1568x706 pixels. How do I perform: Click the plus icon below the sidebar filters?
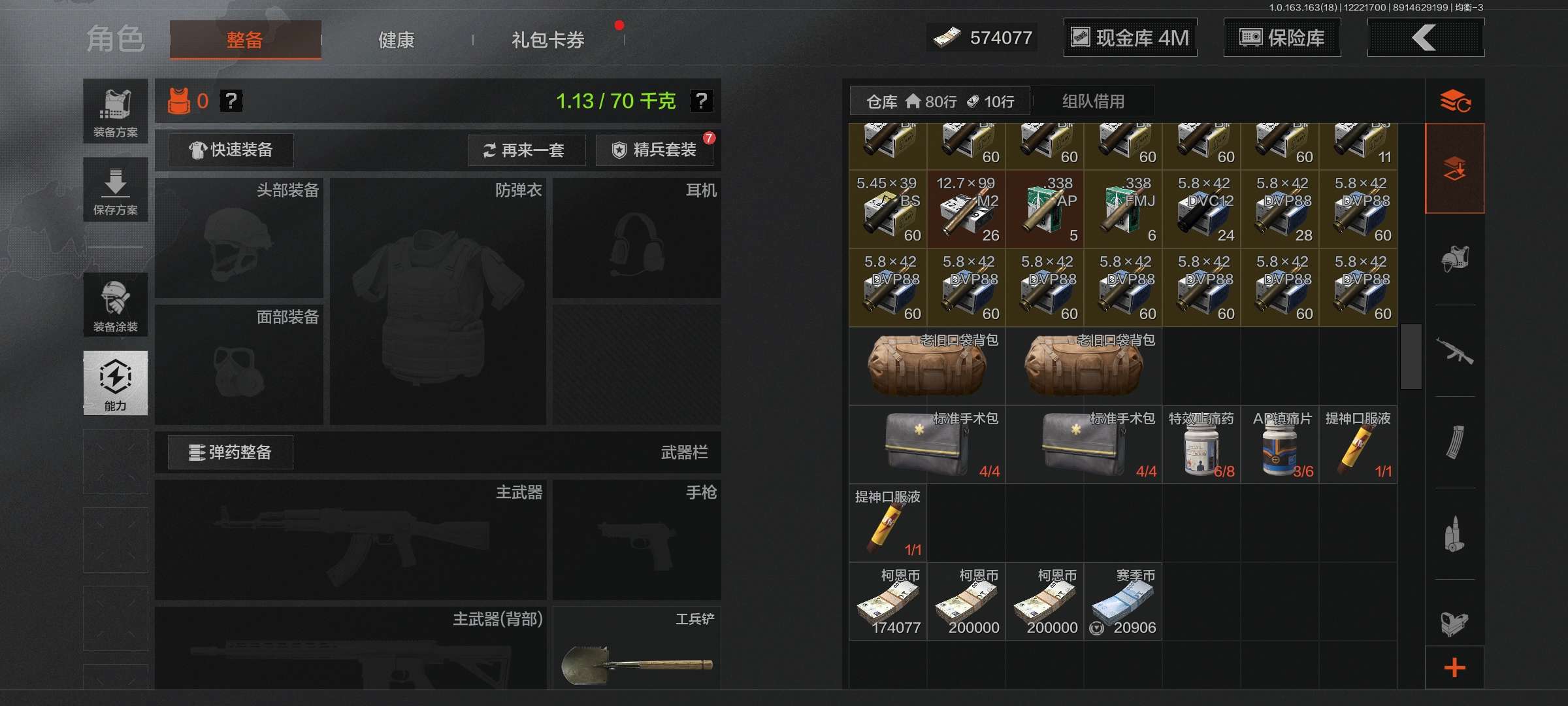(x=1454, y=667)
